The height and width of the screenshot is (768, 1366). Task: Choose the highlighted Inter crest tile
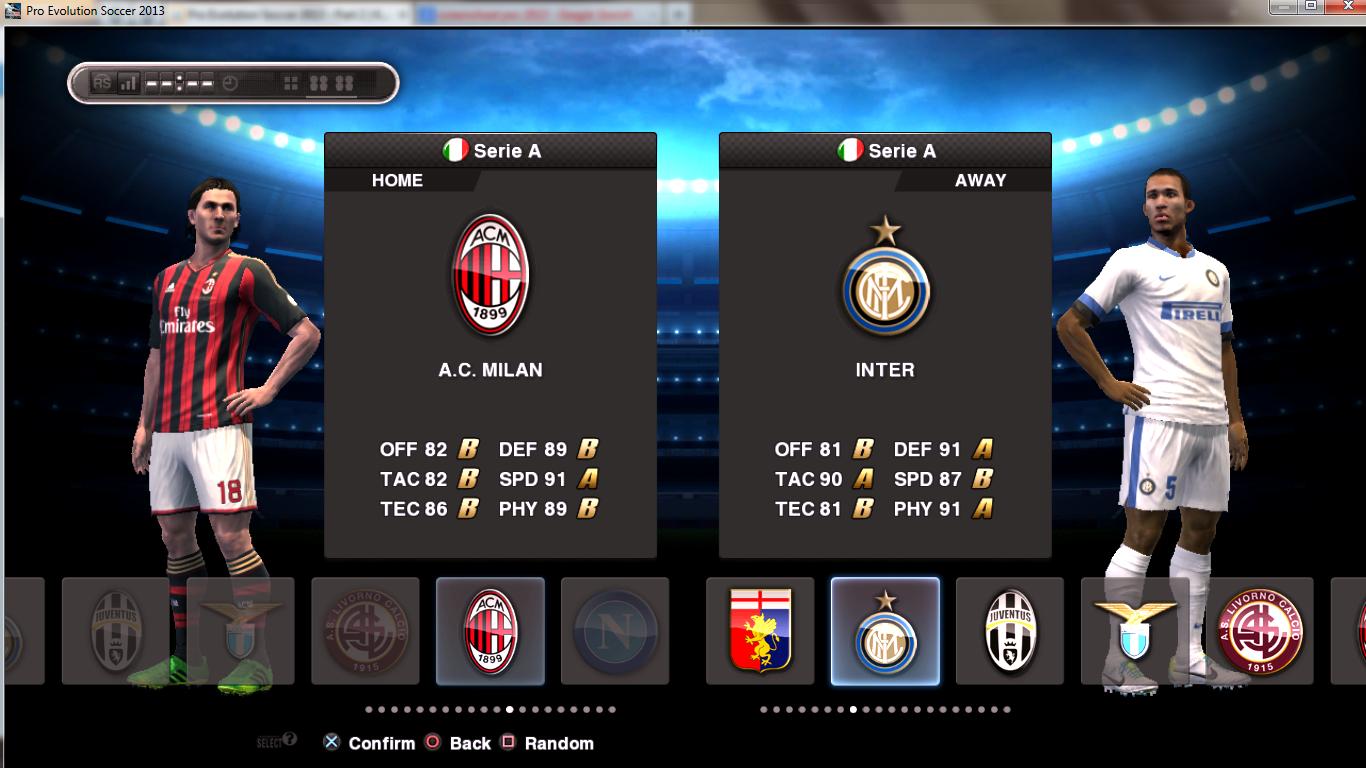click(x=885, y=631)
